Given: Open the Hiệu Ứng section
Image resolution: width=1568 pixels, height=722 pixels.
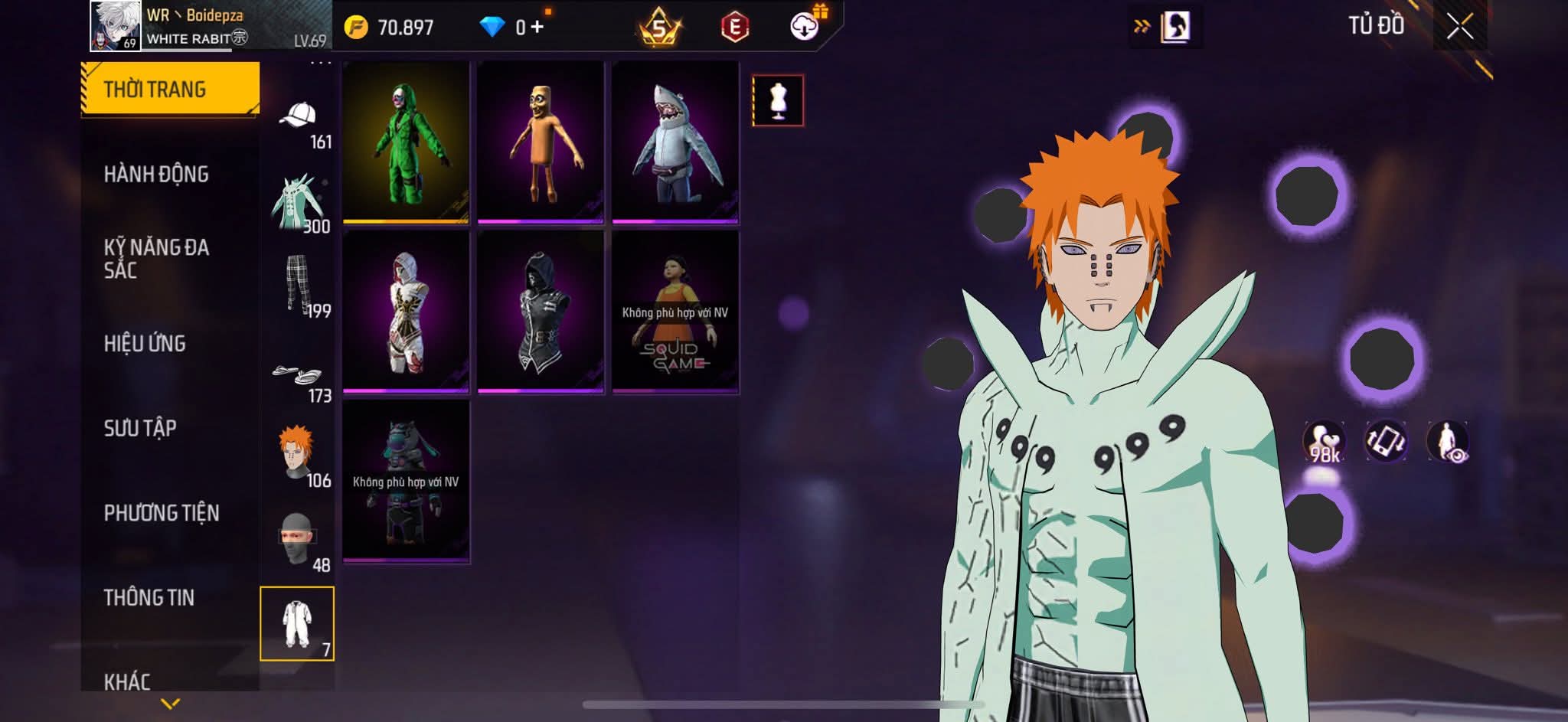Looking at the screenshot, I should tap(145, 343).
